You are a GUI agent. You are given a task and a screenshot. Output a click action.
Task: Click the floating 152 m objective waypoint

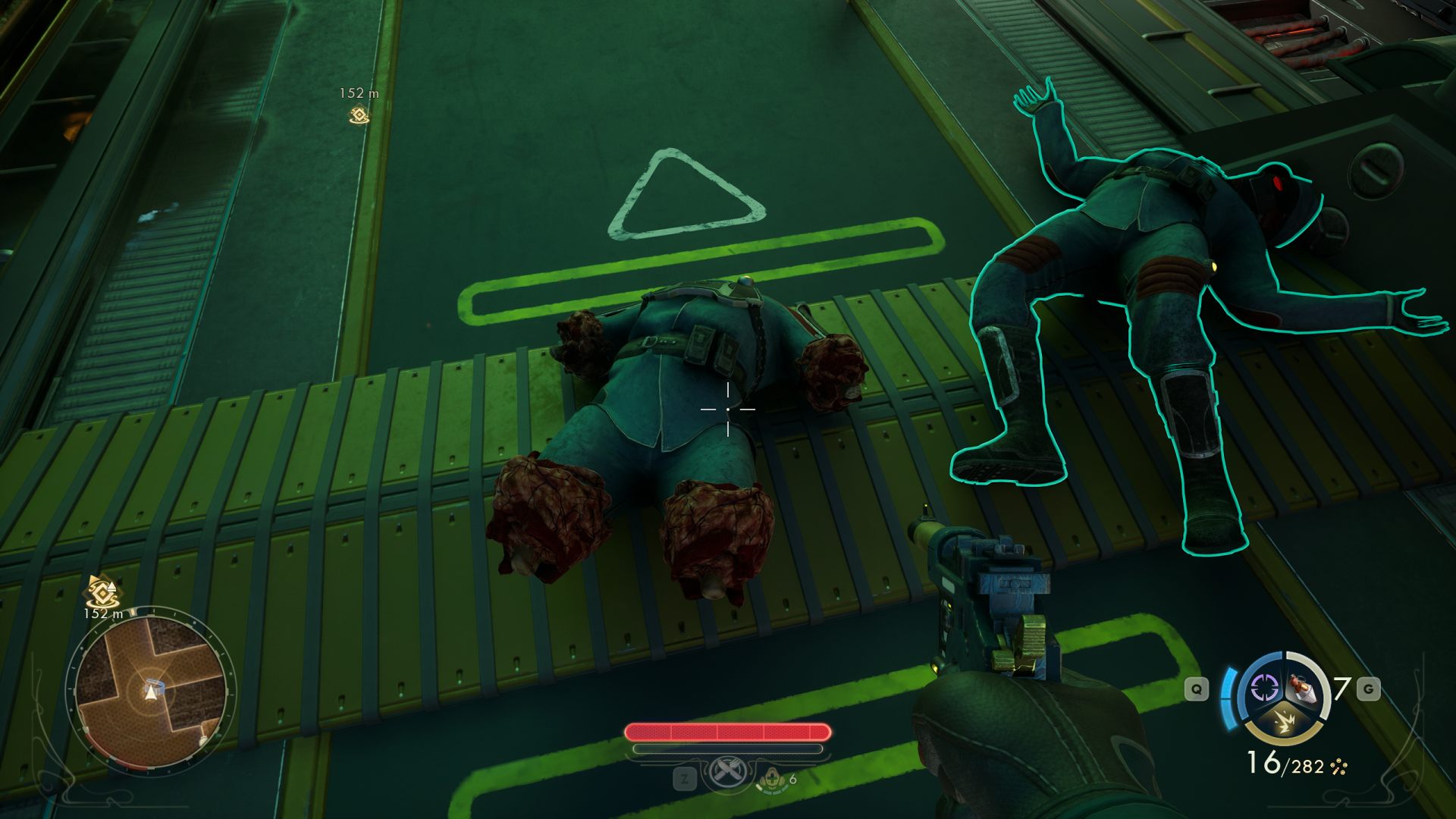[359, 115]
